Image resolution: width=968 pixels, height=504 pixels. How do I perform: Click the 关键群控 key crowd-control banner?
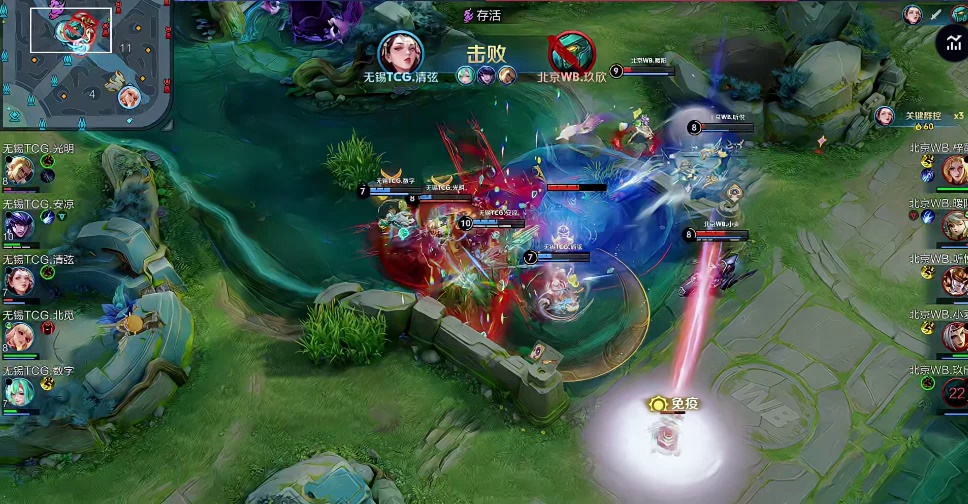(920, 117)
